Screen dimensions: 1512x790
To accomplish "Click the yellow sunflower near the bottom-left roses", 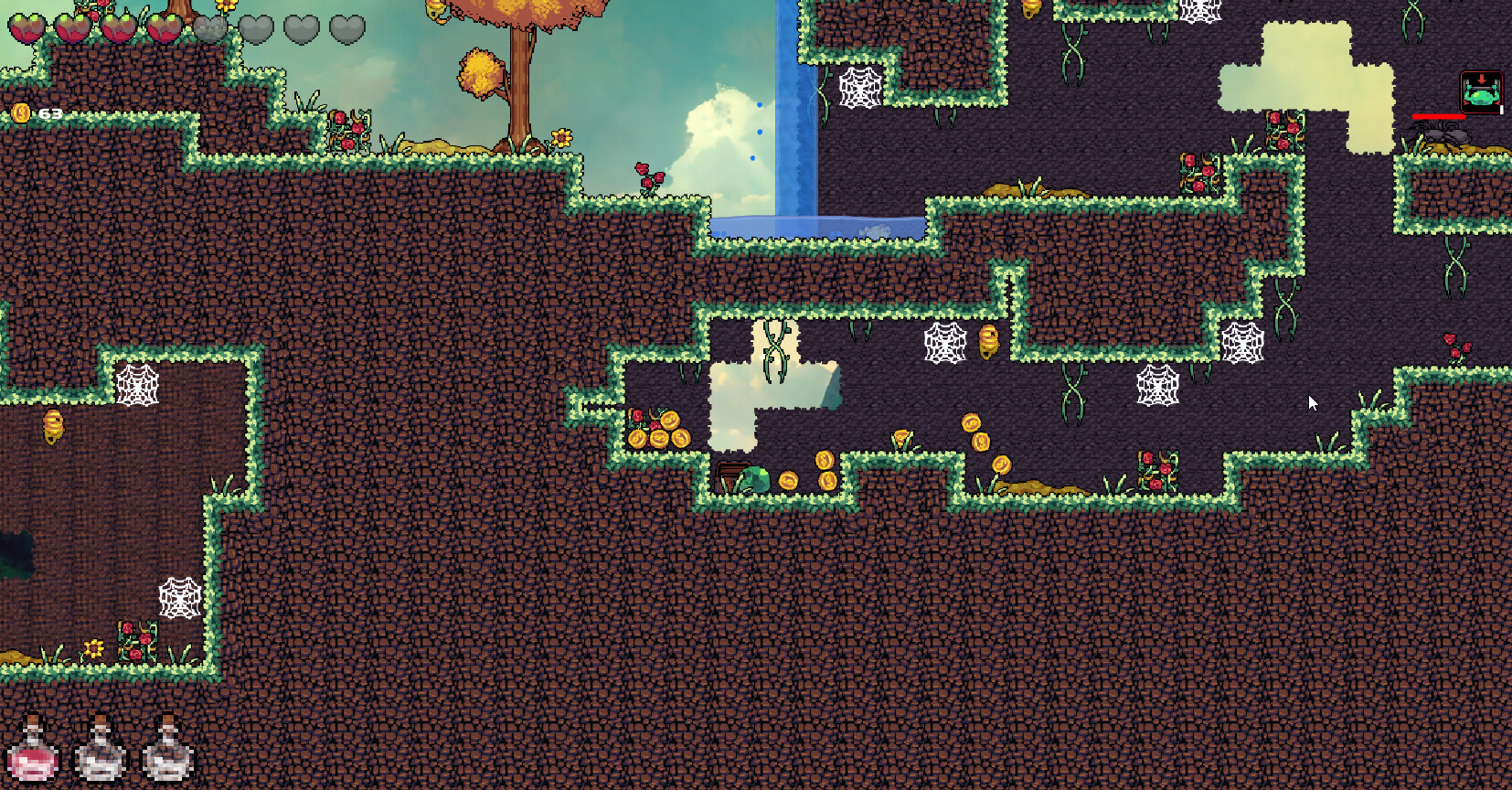I will point(94,650).
